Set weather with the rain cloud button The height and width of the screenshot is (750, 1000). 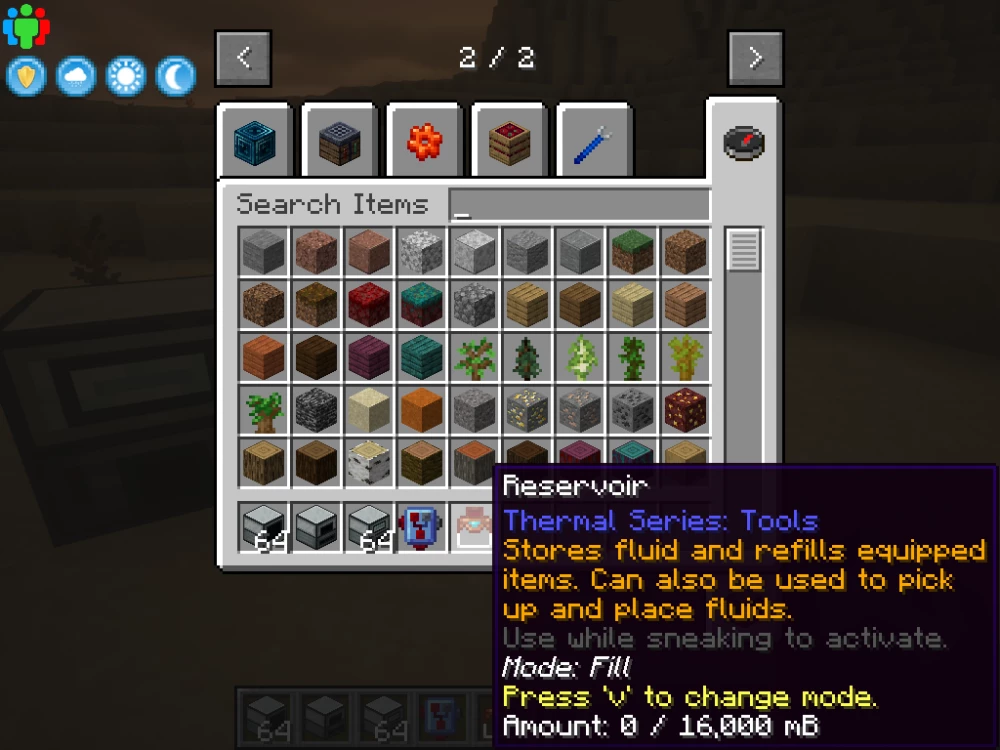[76, 77]
